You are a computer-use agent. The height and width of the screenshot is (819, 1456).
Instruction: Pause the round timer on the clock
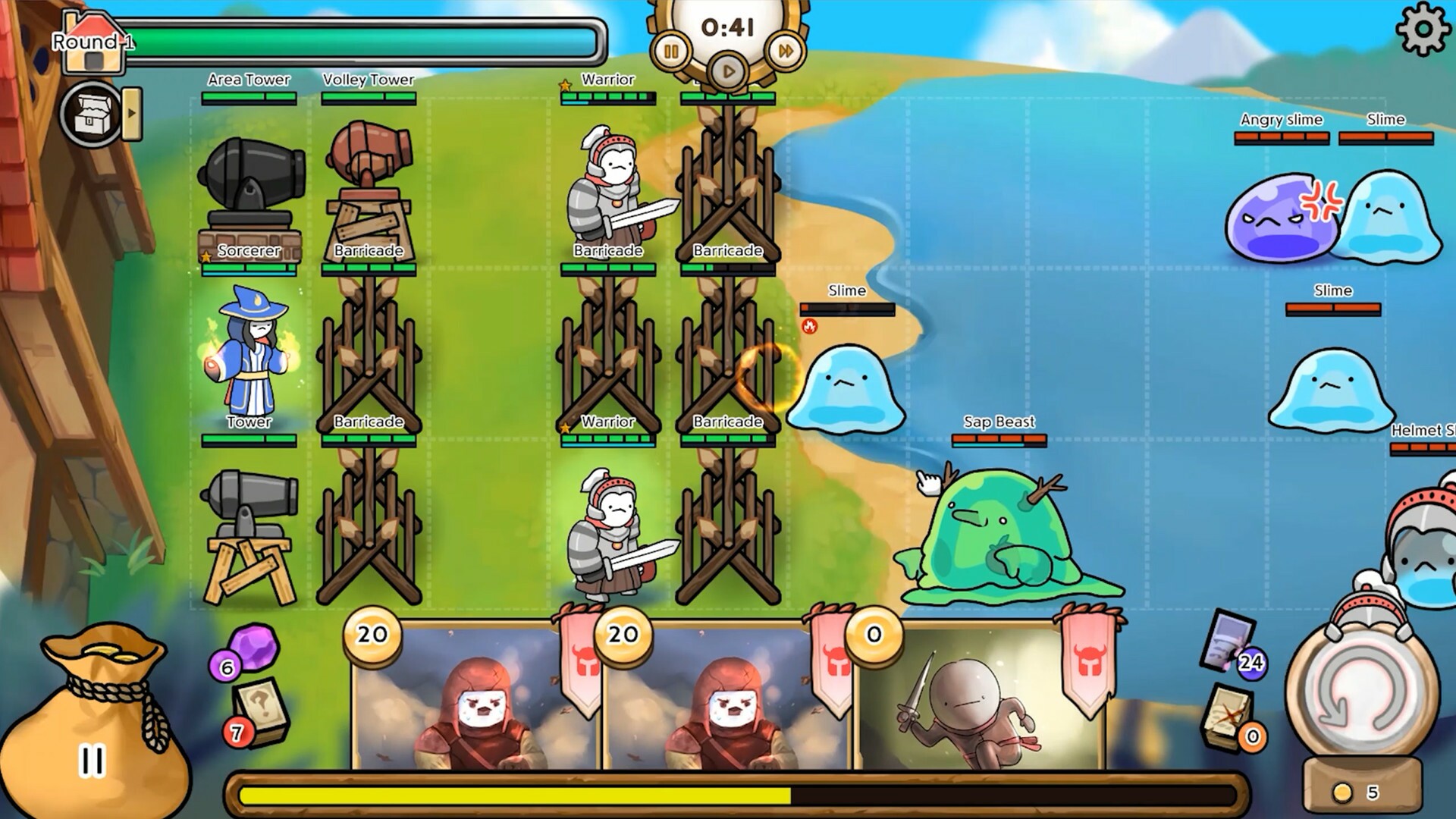[x=670, y=52]
